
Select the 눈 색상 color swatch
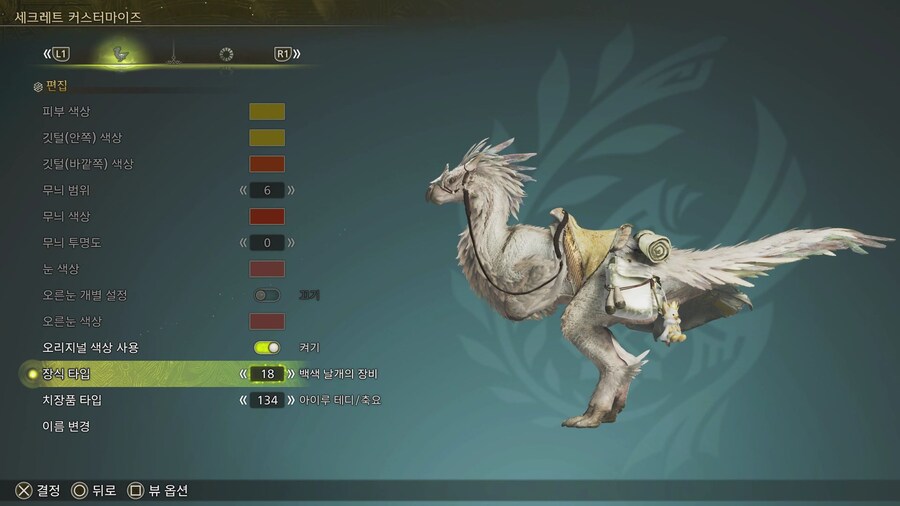click(x=267, y=269)
